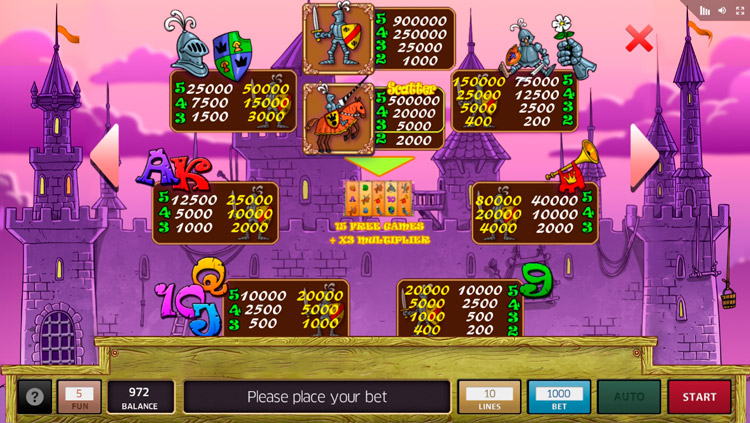The width and height of the screenshot is (750, 423).
Task: Start the spin with the START button
Action: (x=699, y=397)
